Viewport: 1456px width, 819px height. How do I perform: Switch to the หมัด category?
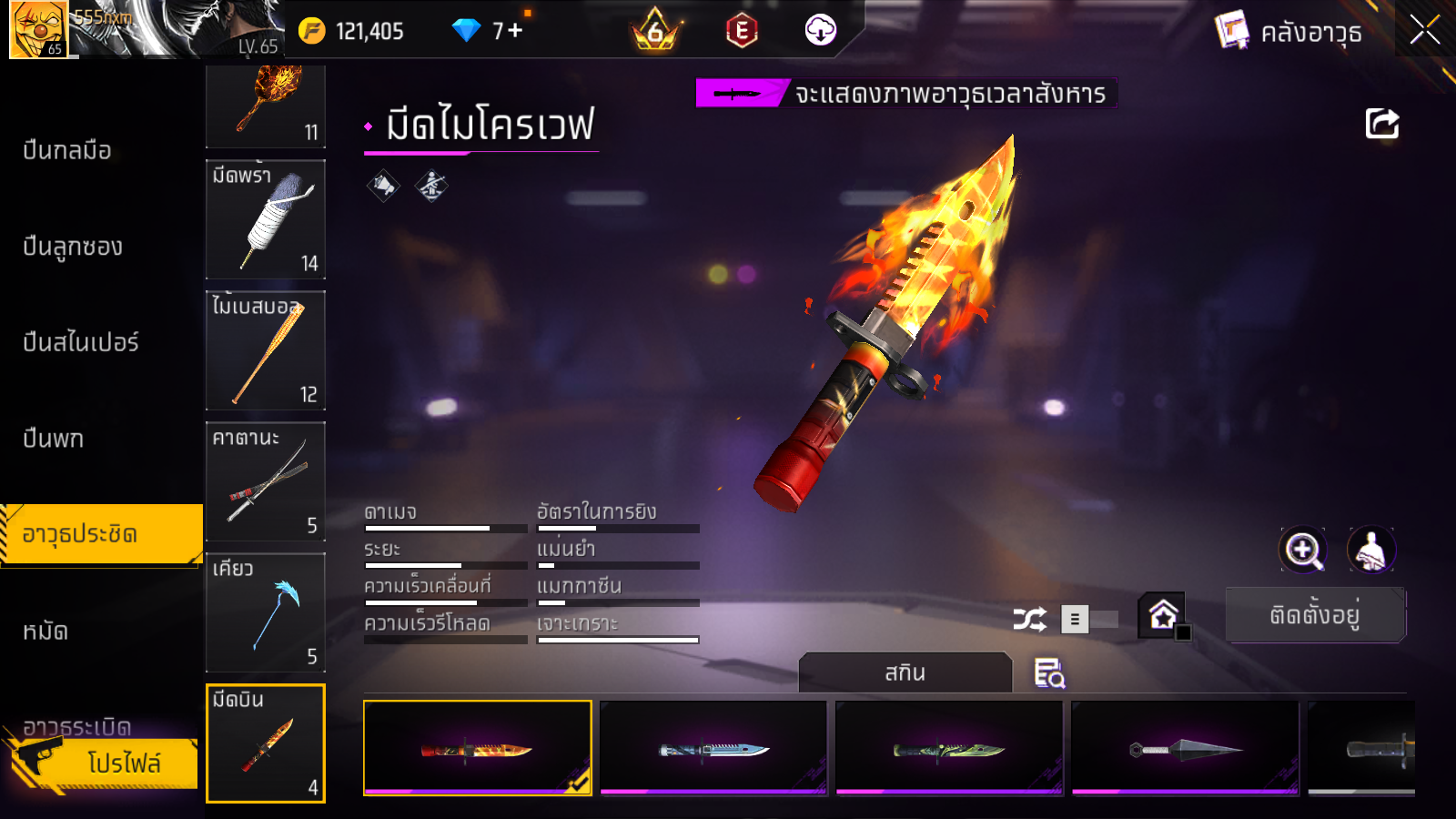coord(45,631)
